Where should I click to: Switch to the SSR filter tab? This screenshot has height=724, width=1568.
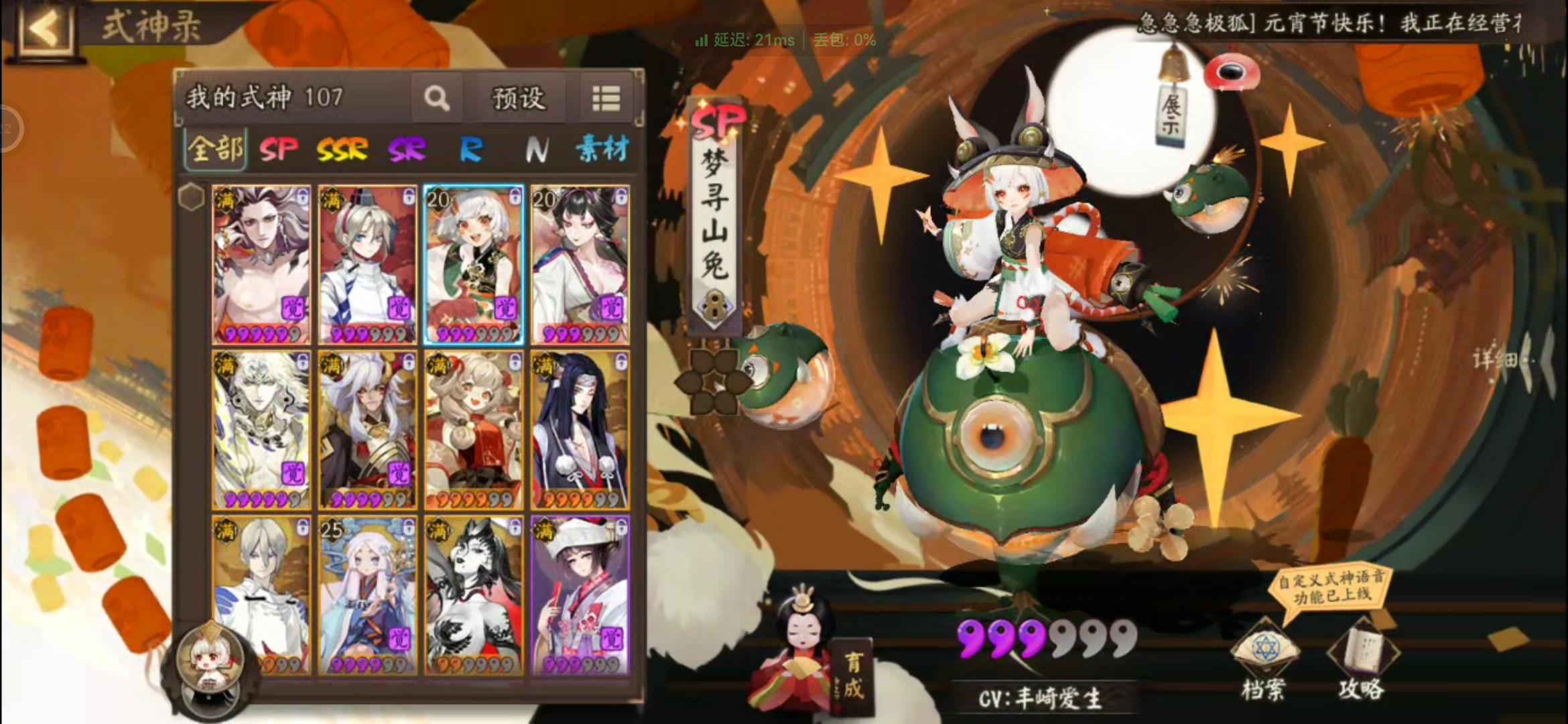[x=344, y=149]
